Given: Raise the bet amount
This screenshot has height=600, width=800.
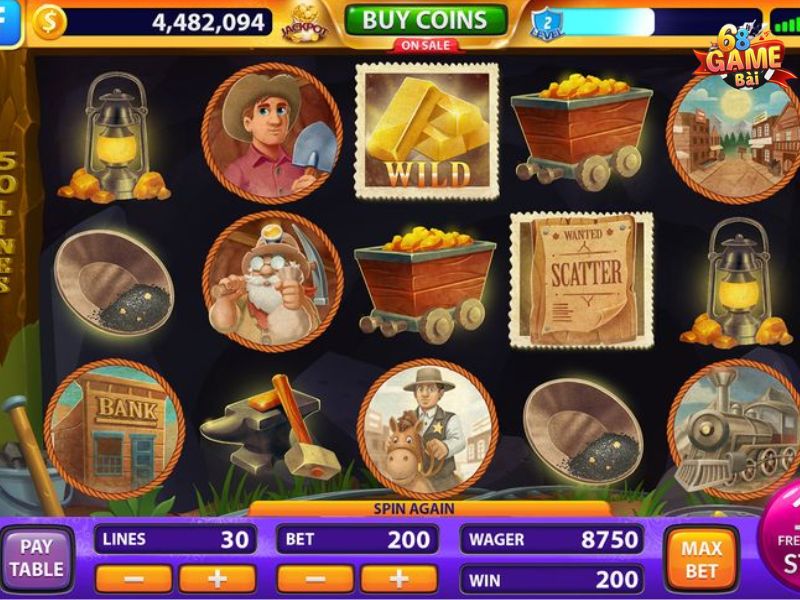Looking at the screenshot, I should click(x=398, y=578).
